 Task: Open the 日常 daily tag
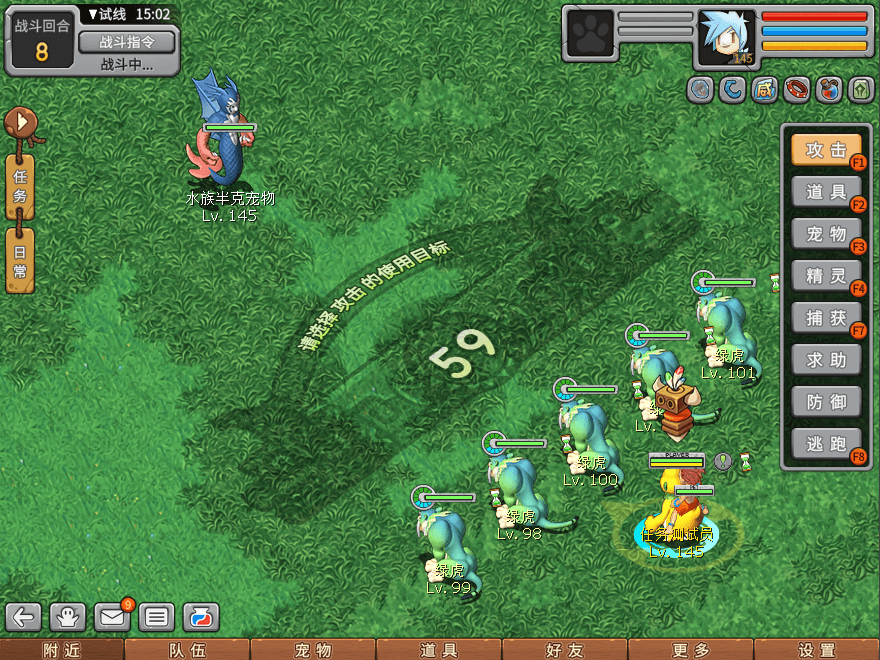pyautogui.click(x=20, y=259)
